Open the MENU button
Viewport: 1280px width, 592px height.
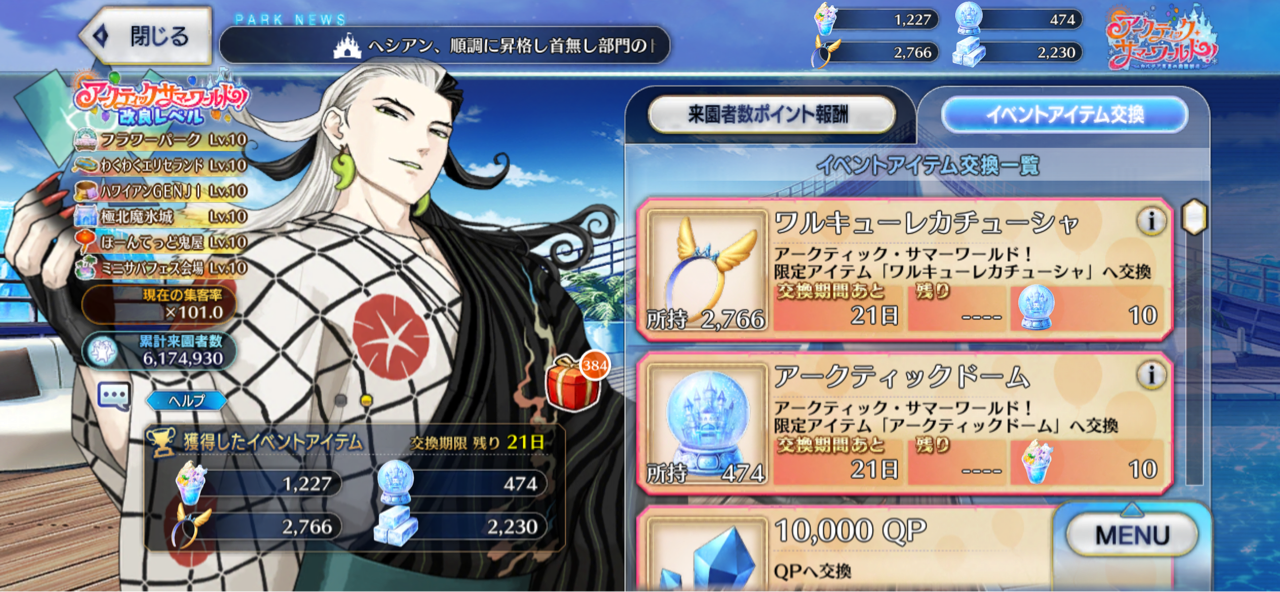coord(1131,535)
